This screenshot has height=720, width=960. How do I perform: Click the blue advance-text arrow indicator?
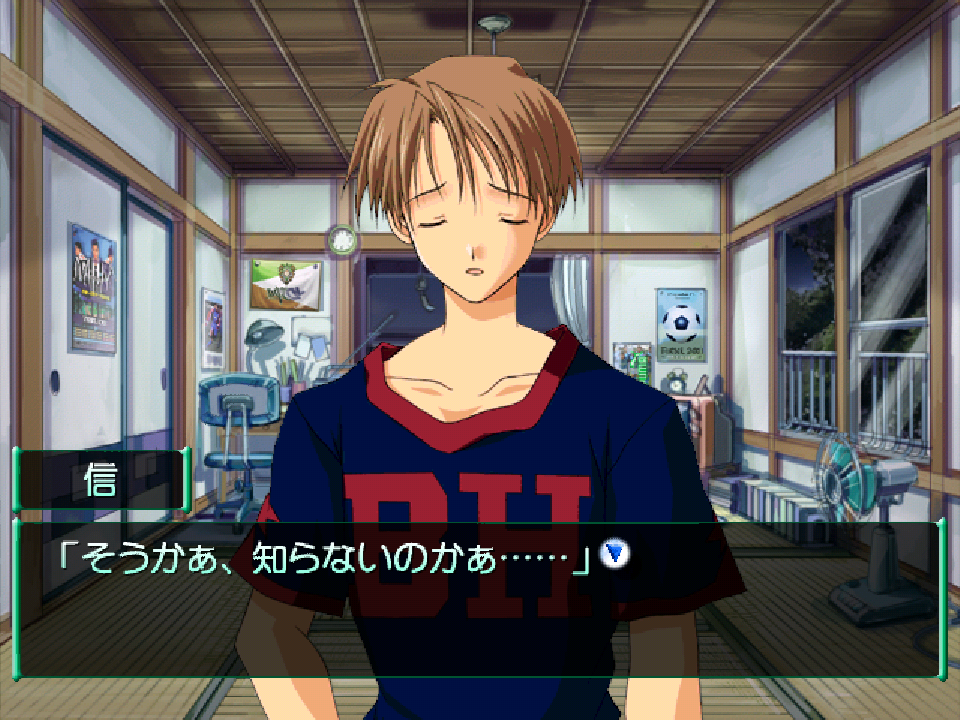[x=614, y=553]
